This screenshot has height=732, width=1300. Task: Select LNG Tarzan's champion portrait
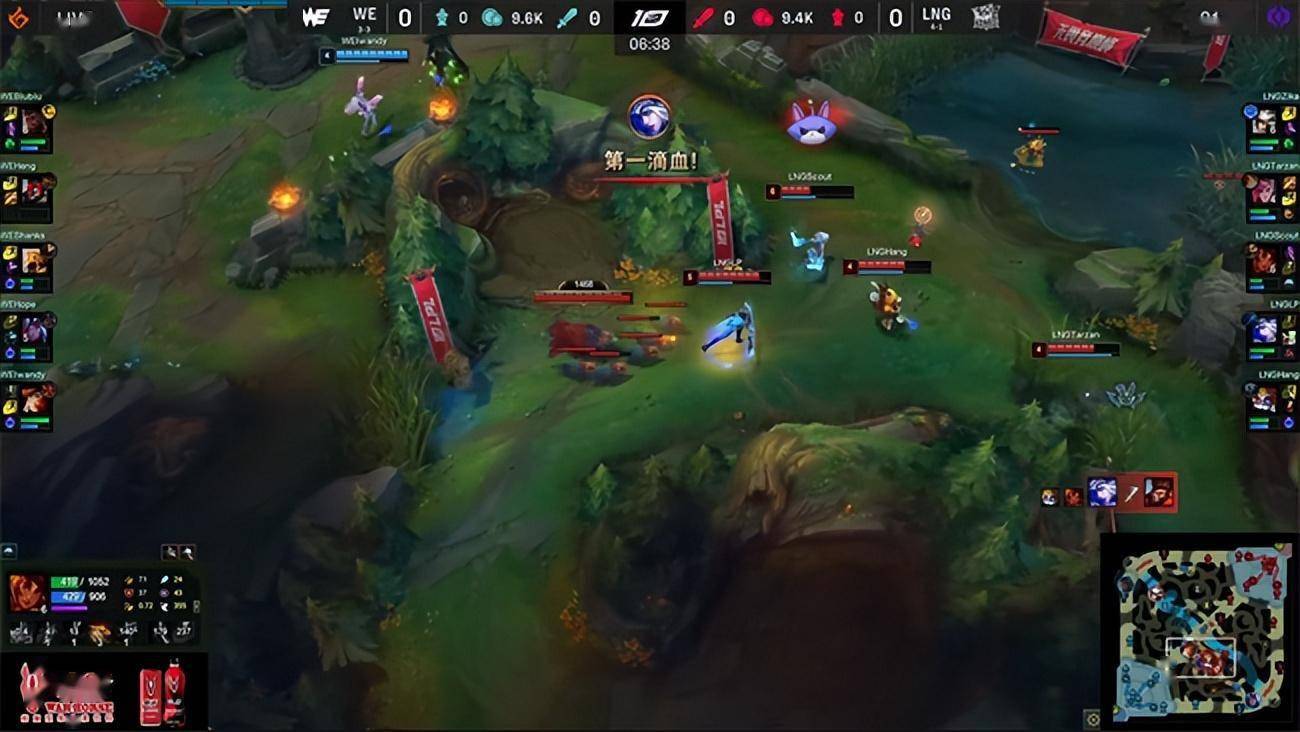point(1265,191)
